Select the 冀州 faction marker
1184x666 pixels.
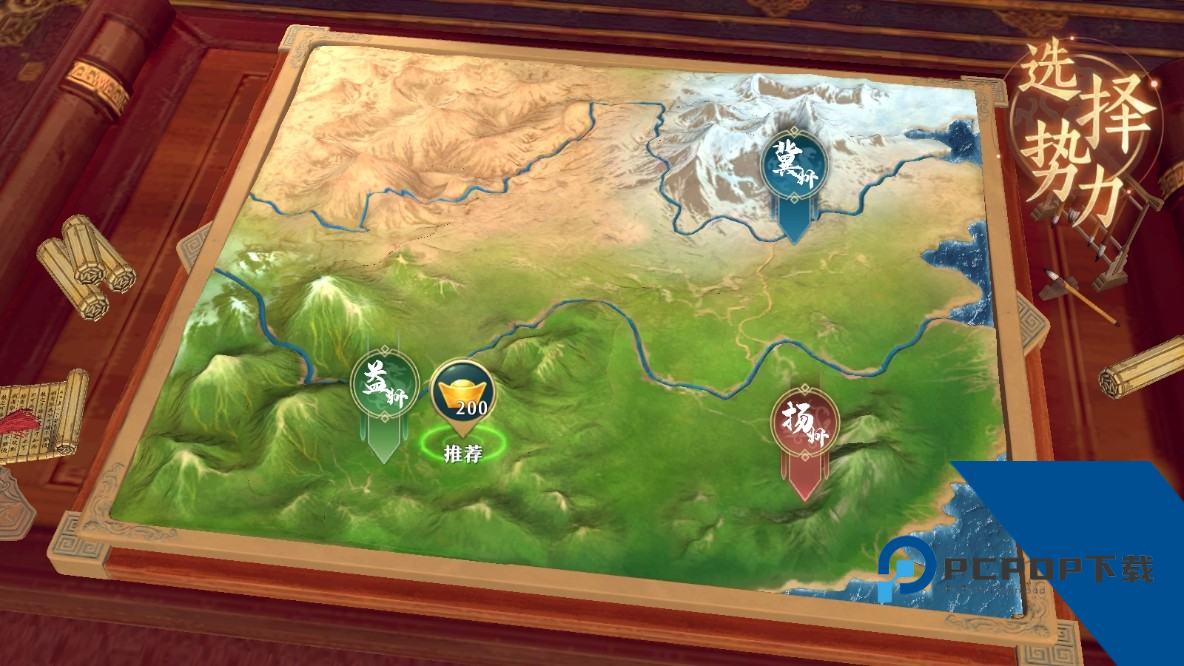coord(793,165)
